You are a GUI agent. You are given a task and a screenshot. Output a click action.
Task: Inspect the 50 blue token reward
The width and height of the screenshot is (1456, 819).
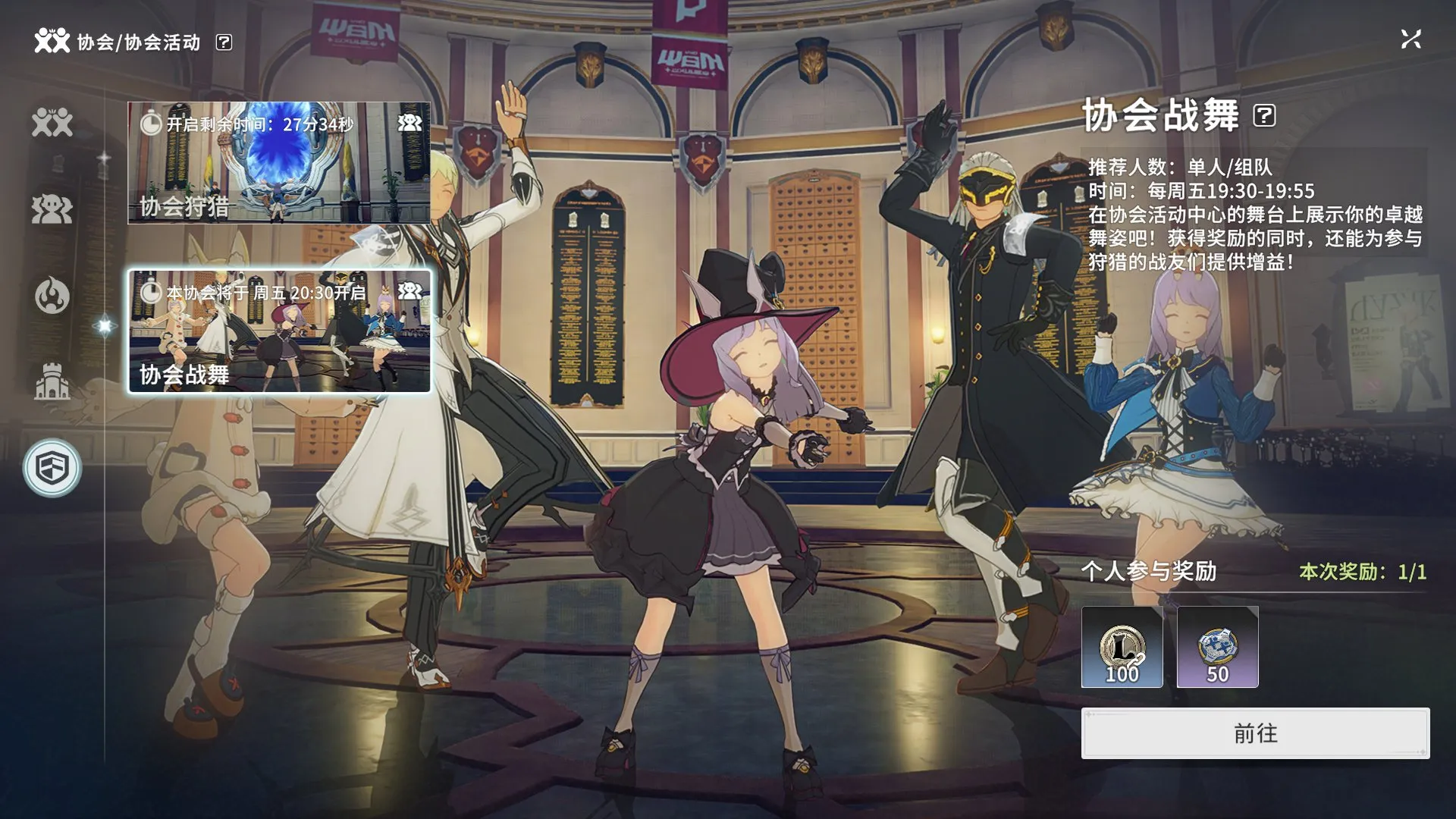[x=1217, y=647]
